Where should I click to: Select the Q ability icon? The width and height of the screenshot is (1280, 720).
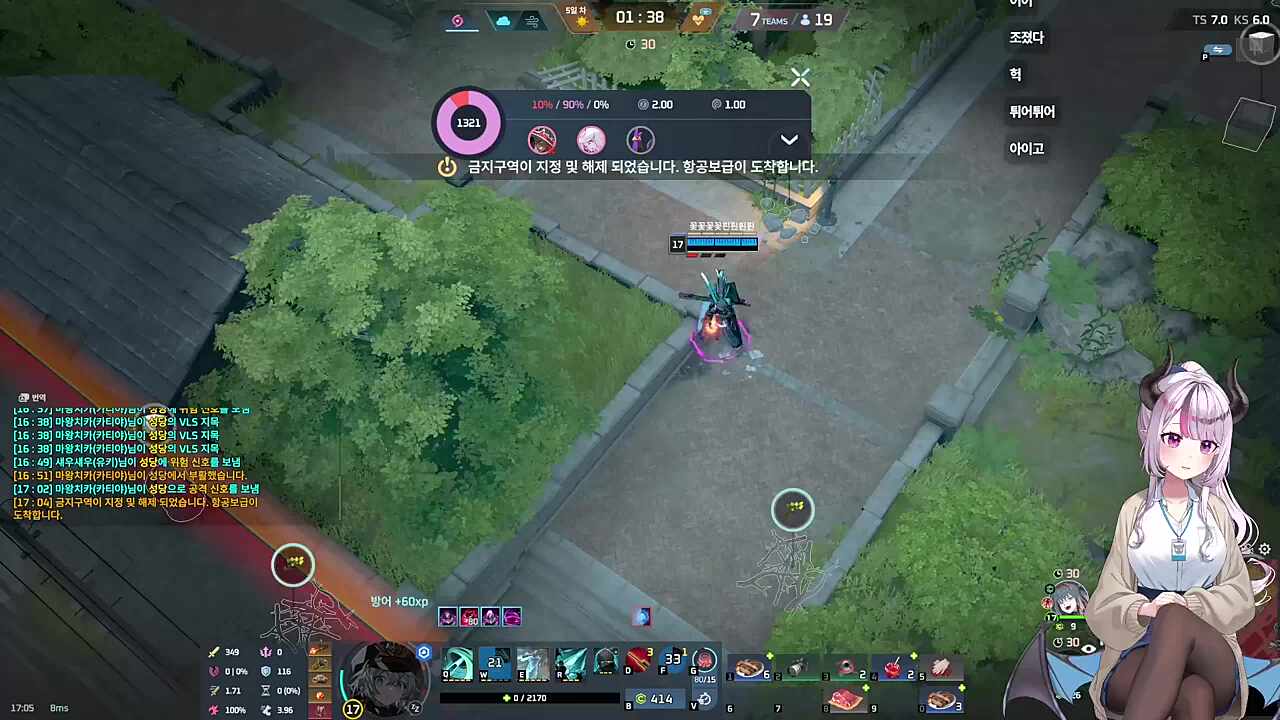[x=457, y=664]
